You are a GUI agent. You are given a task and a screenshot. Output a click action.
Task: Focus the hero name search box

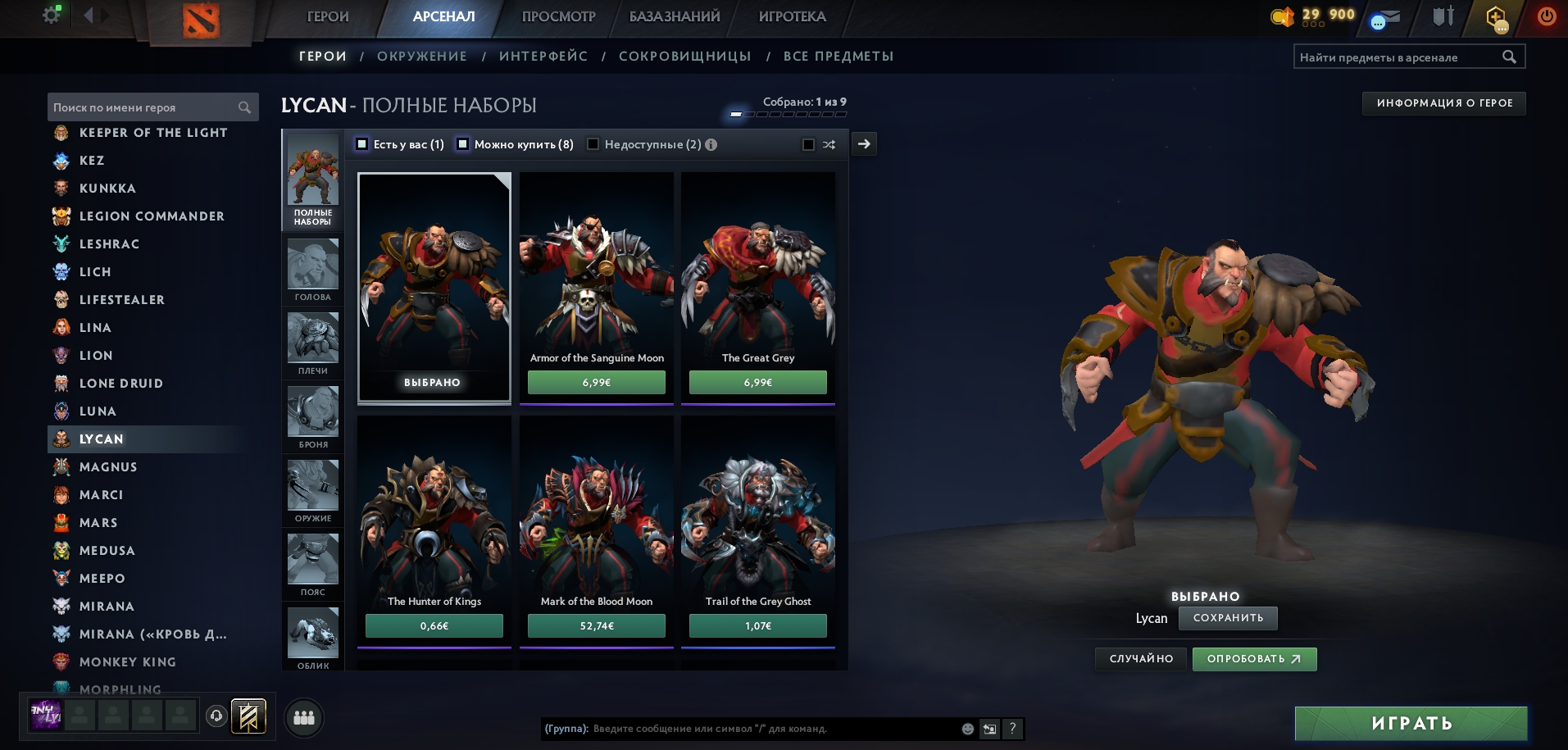pos(143,107)
